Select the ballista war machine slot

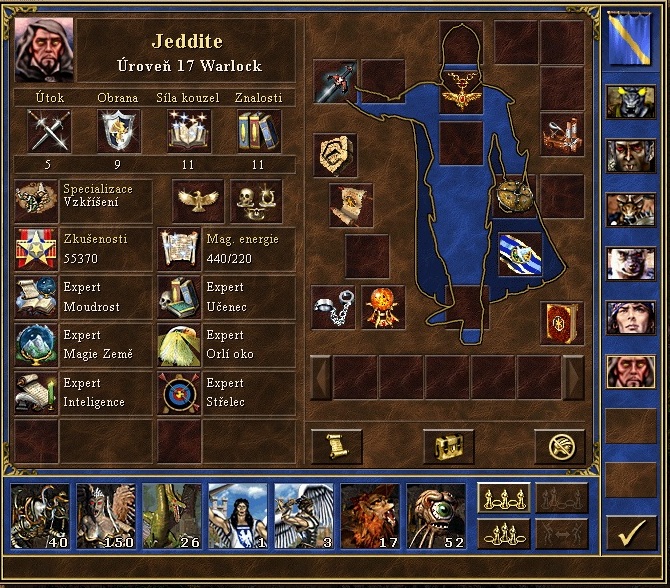pos(561,134)
